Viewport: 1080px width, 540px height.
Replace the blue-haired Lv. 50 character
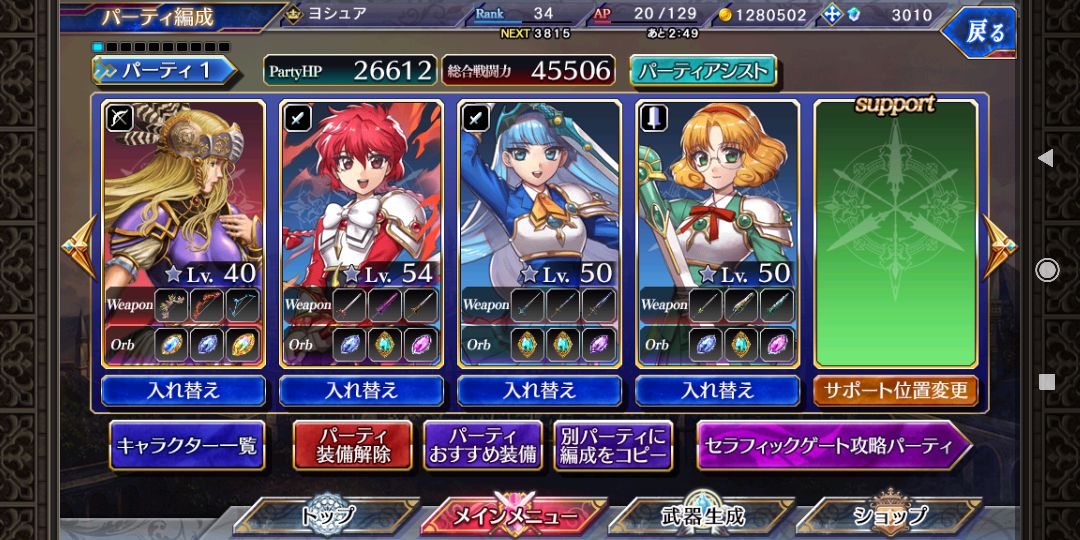pos(539,390)
